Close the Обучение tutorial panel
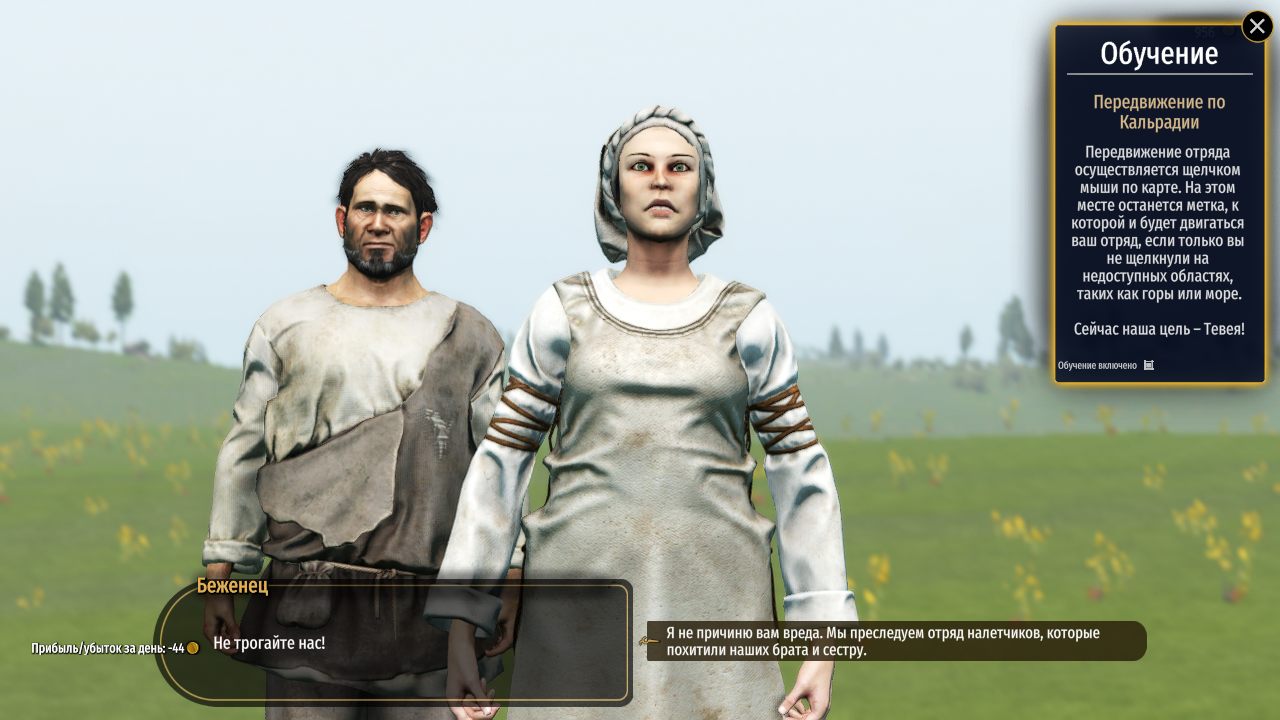This screenshot has height=720, width=1280. pyautogui.click(x=1257, y=26)
